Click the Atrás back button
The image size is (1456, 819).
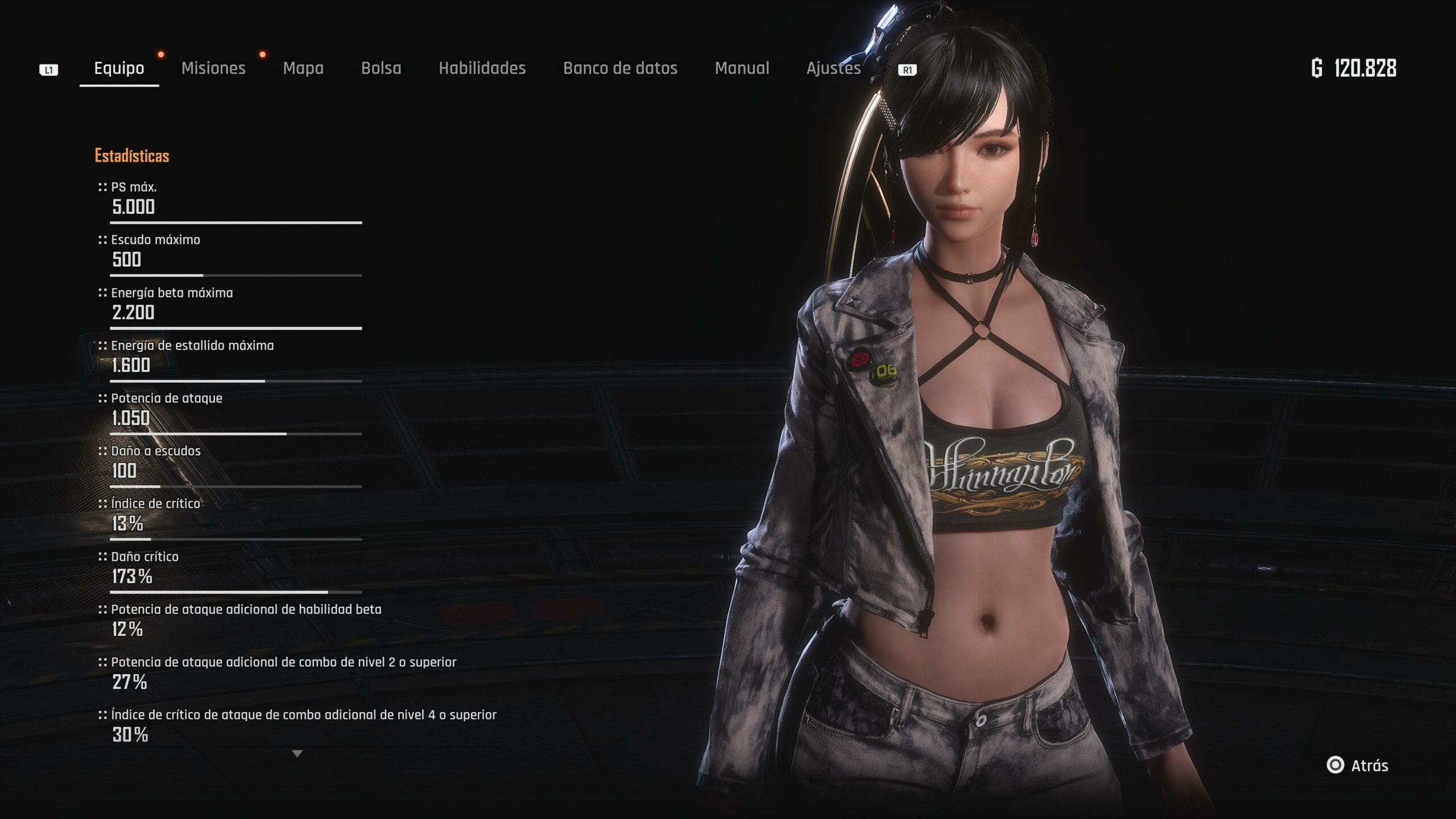click(1358, 766)
